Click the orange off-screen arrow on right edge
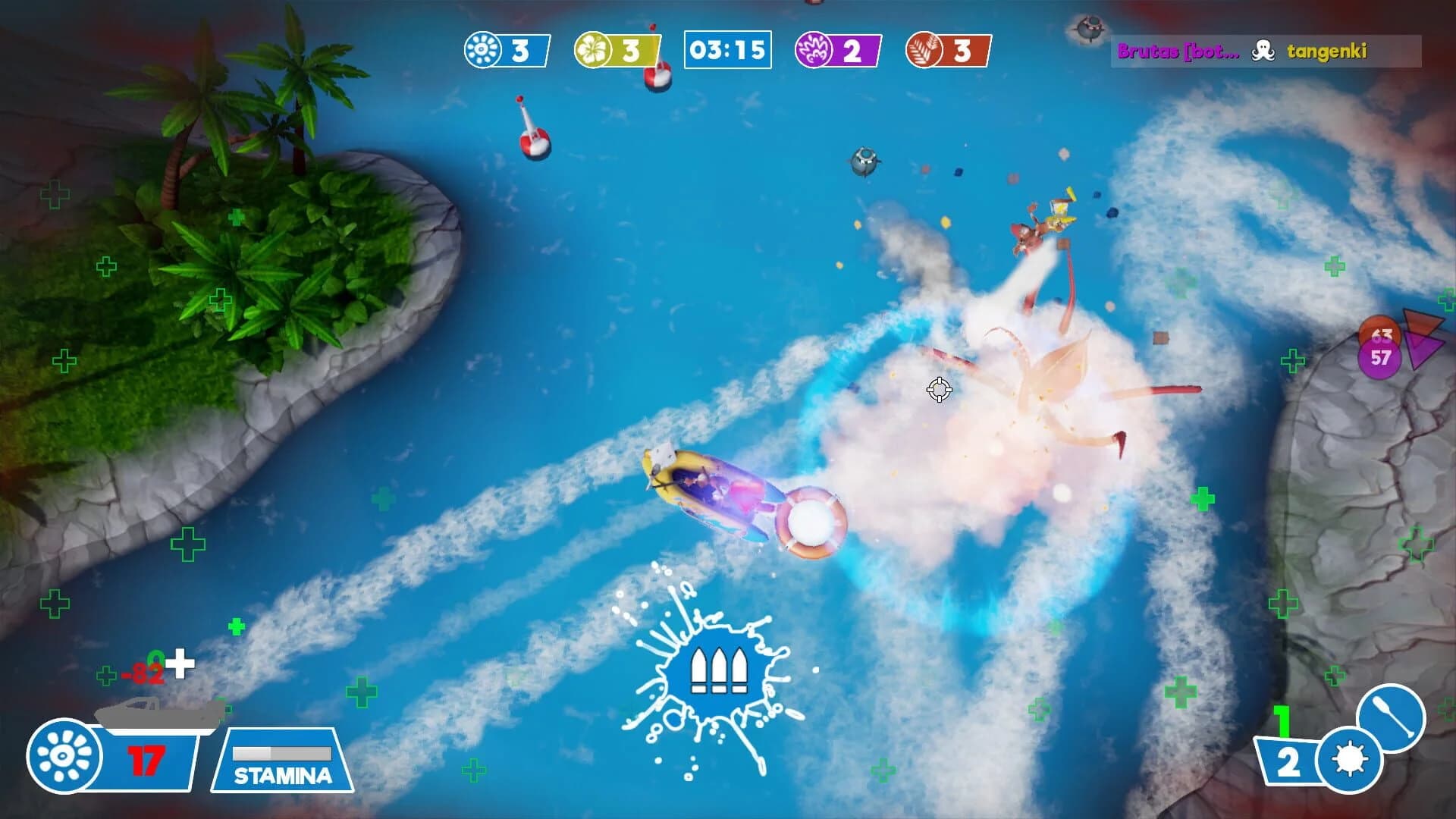 pos(1423,322)
